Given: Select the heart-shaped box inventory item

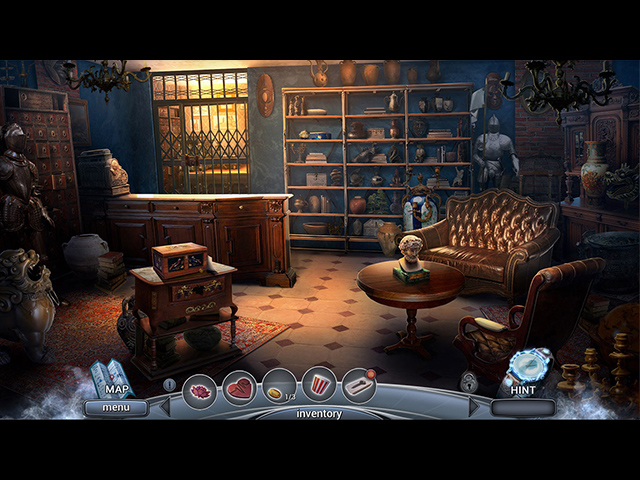Looking at the screenshot, I should click(x=239, y=388).
